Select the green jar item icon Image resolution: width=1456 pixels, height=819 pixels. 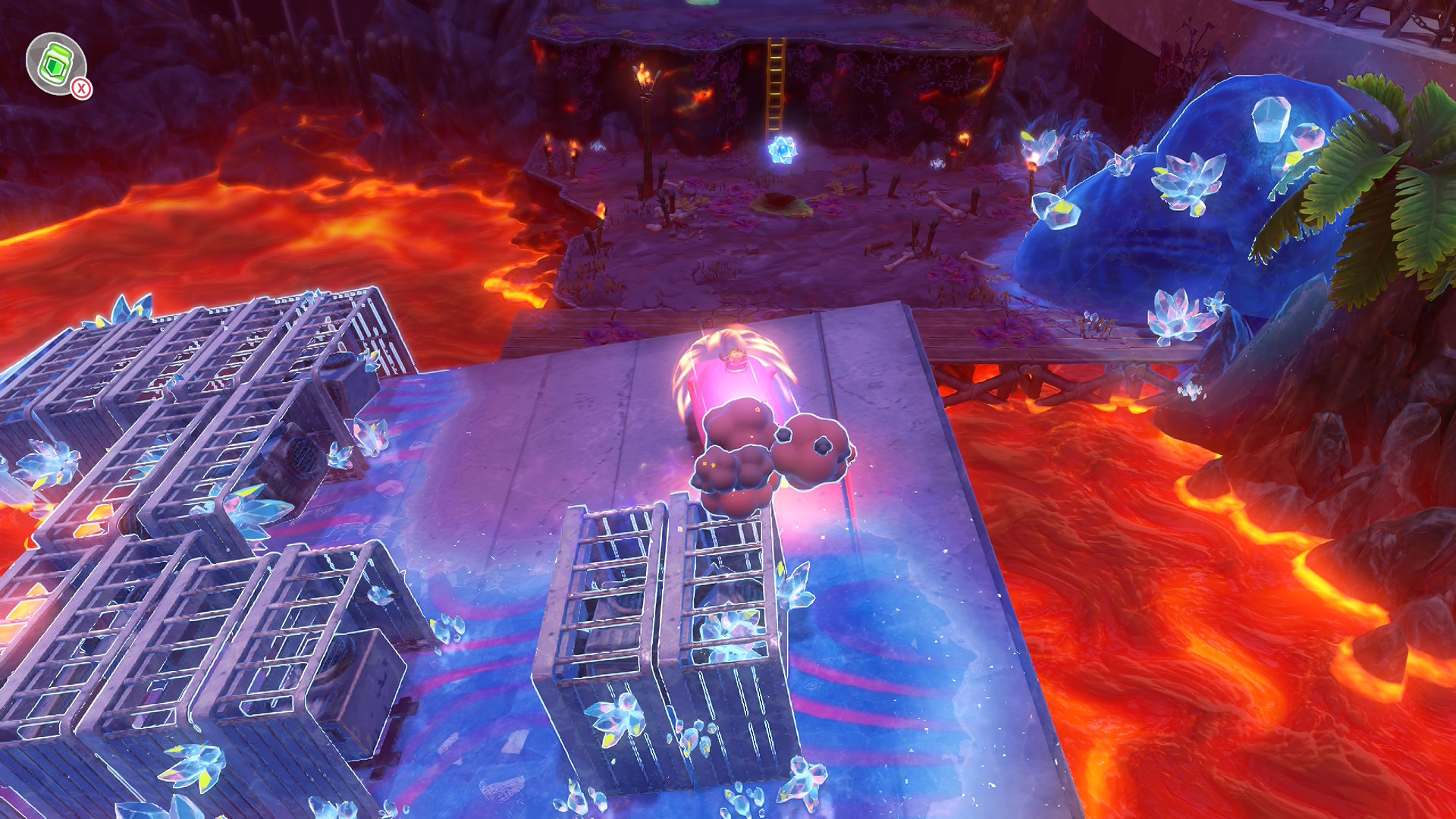tap(55, 64)
